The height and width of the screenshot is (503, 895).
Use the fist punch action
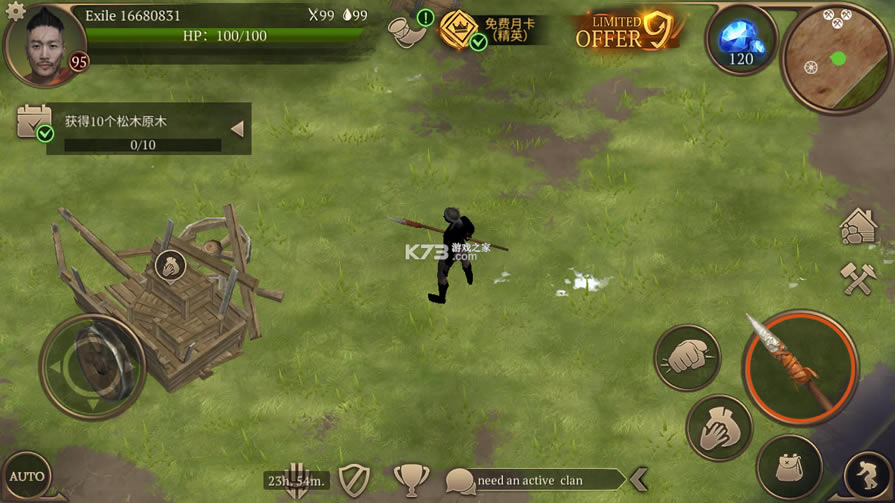point(687,357)
